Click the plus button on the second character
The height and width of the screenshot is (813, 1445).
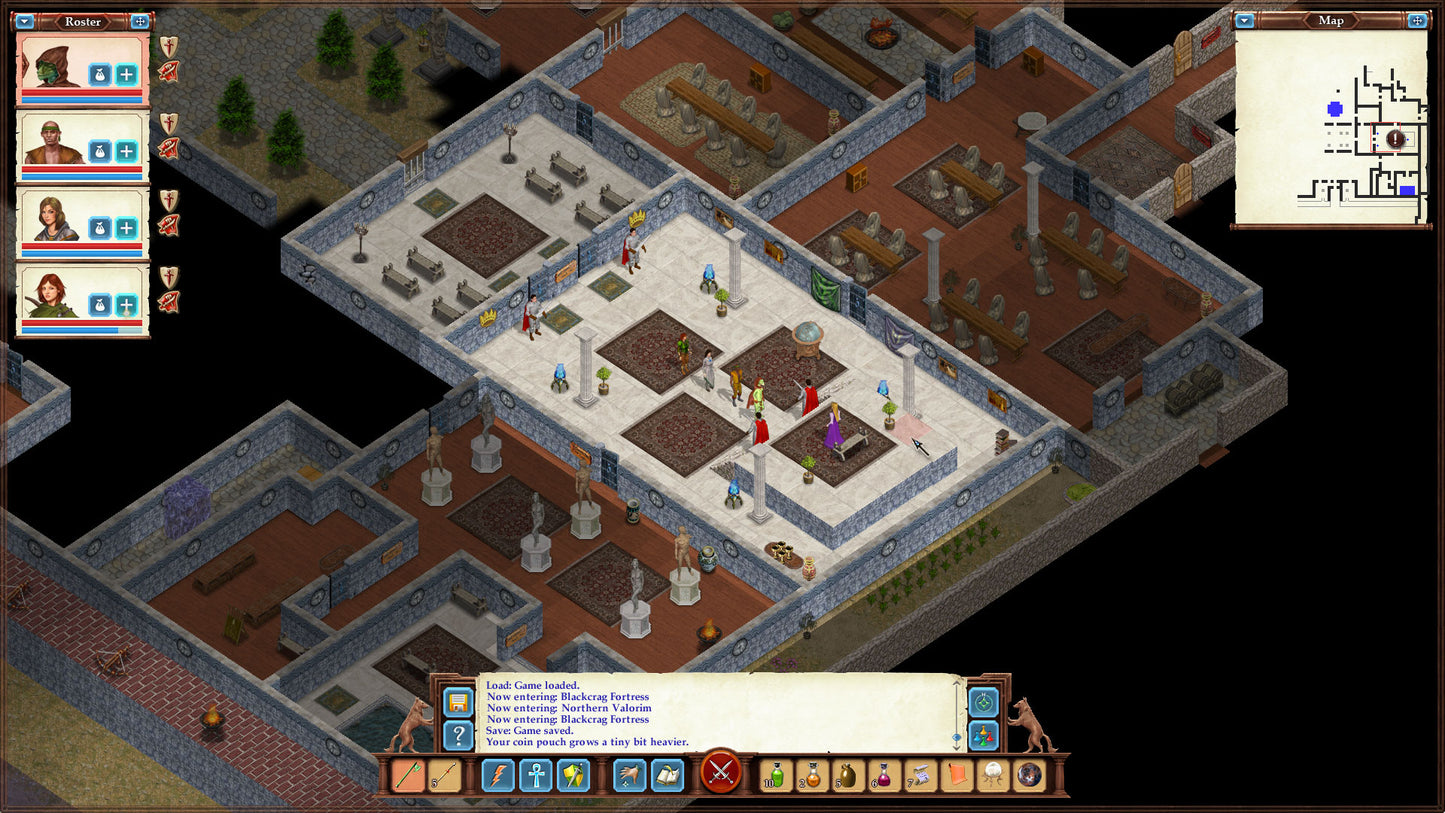click(x=127, y=150)
